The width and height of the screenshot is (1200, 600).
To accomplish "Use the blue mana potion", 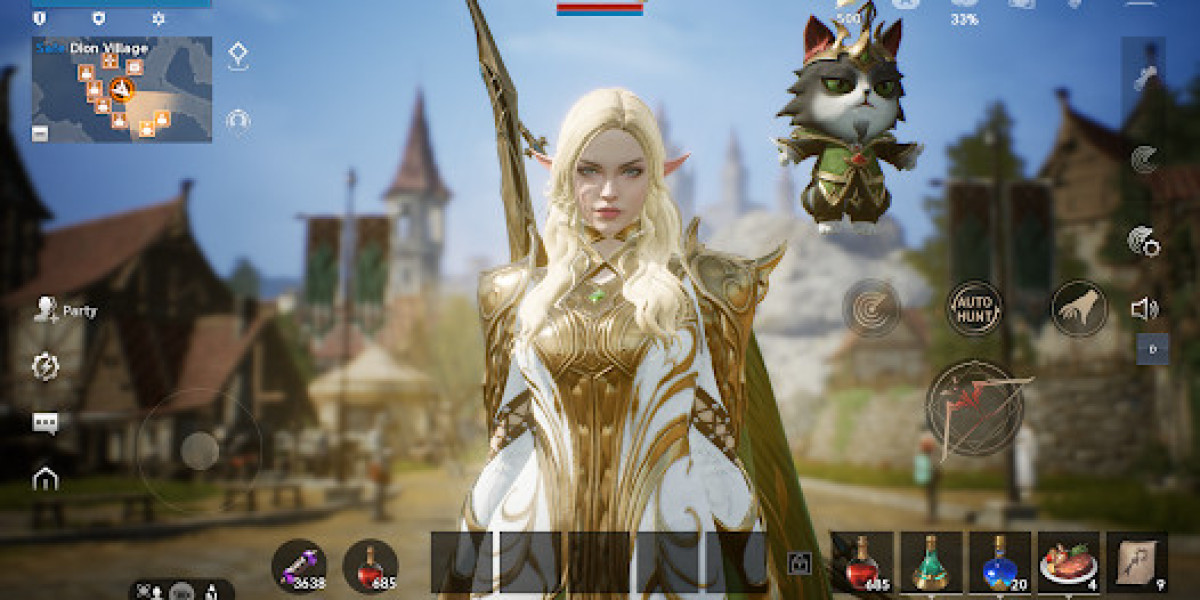I will click(x=999, y=563).
